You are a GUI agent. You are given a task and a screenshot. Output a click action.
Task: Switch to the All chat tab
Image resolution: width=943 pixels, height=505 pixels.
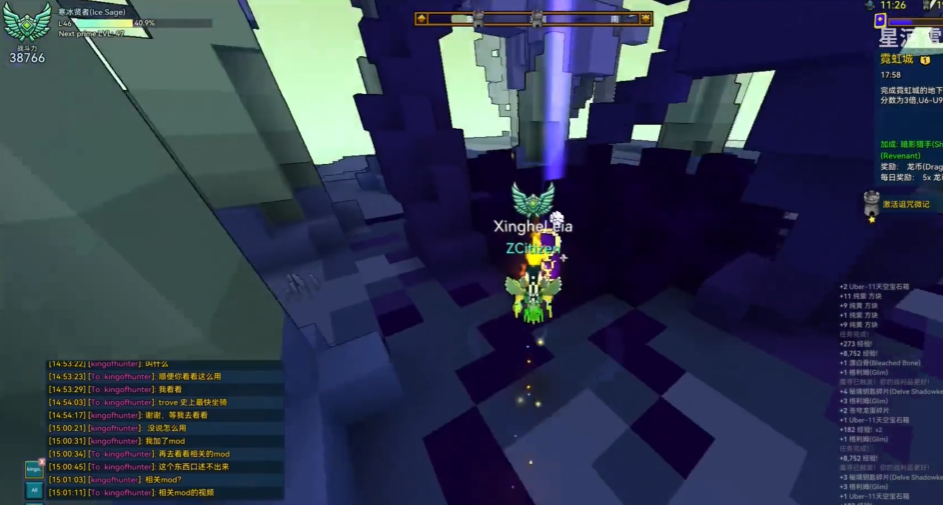pyautogui.click(x=34, y=491)
